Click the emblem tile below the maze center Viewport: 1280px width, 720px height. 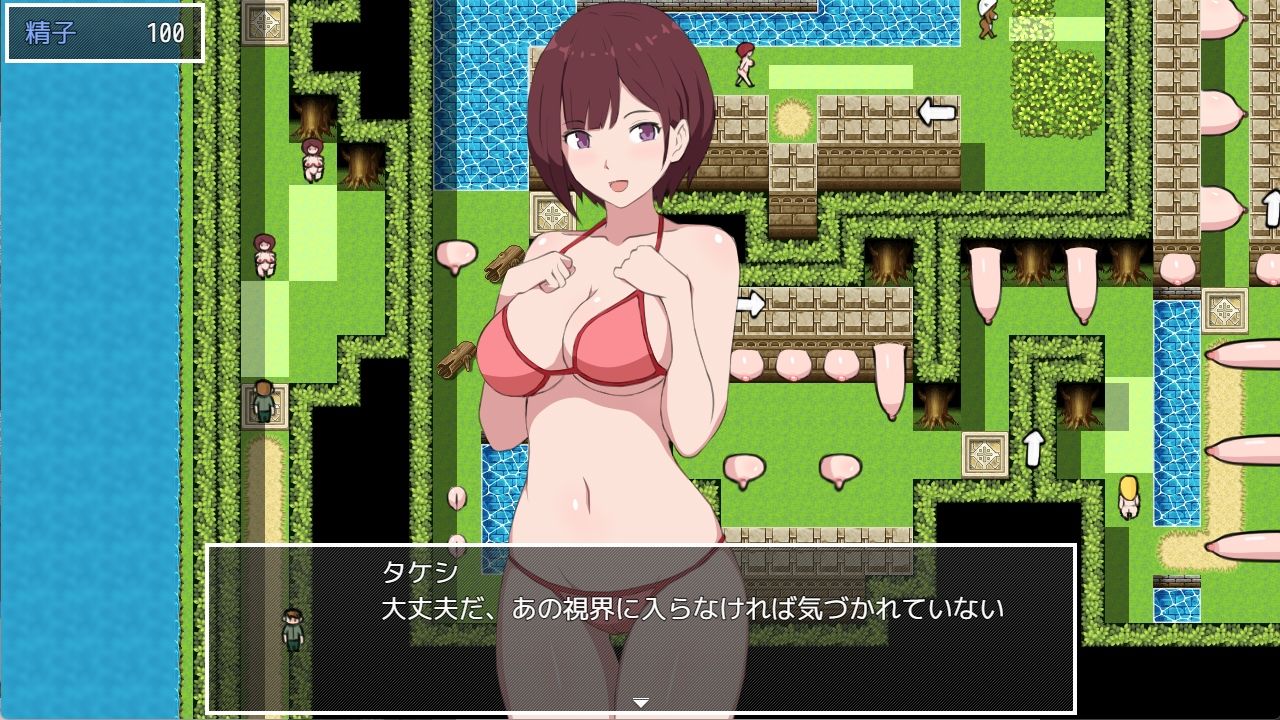[x=984, y=456]
